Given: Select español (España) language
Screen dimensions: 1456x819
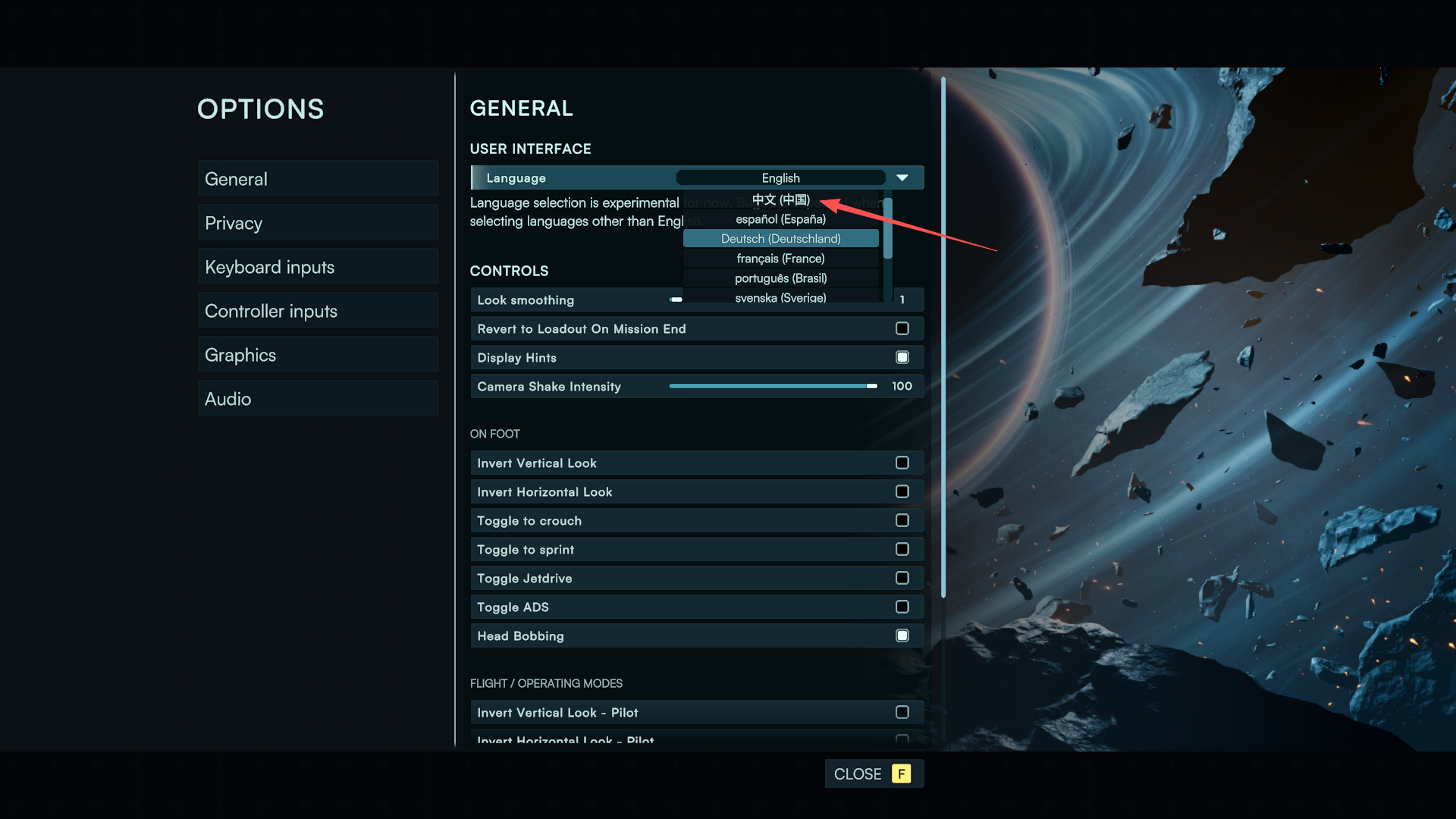Looking at the screenshot, I should coord(780,219).
